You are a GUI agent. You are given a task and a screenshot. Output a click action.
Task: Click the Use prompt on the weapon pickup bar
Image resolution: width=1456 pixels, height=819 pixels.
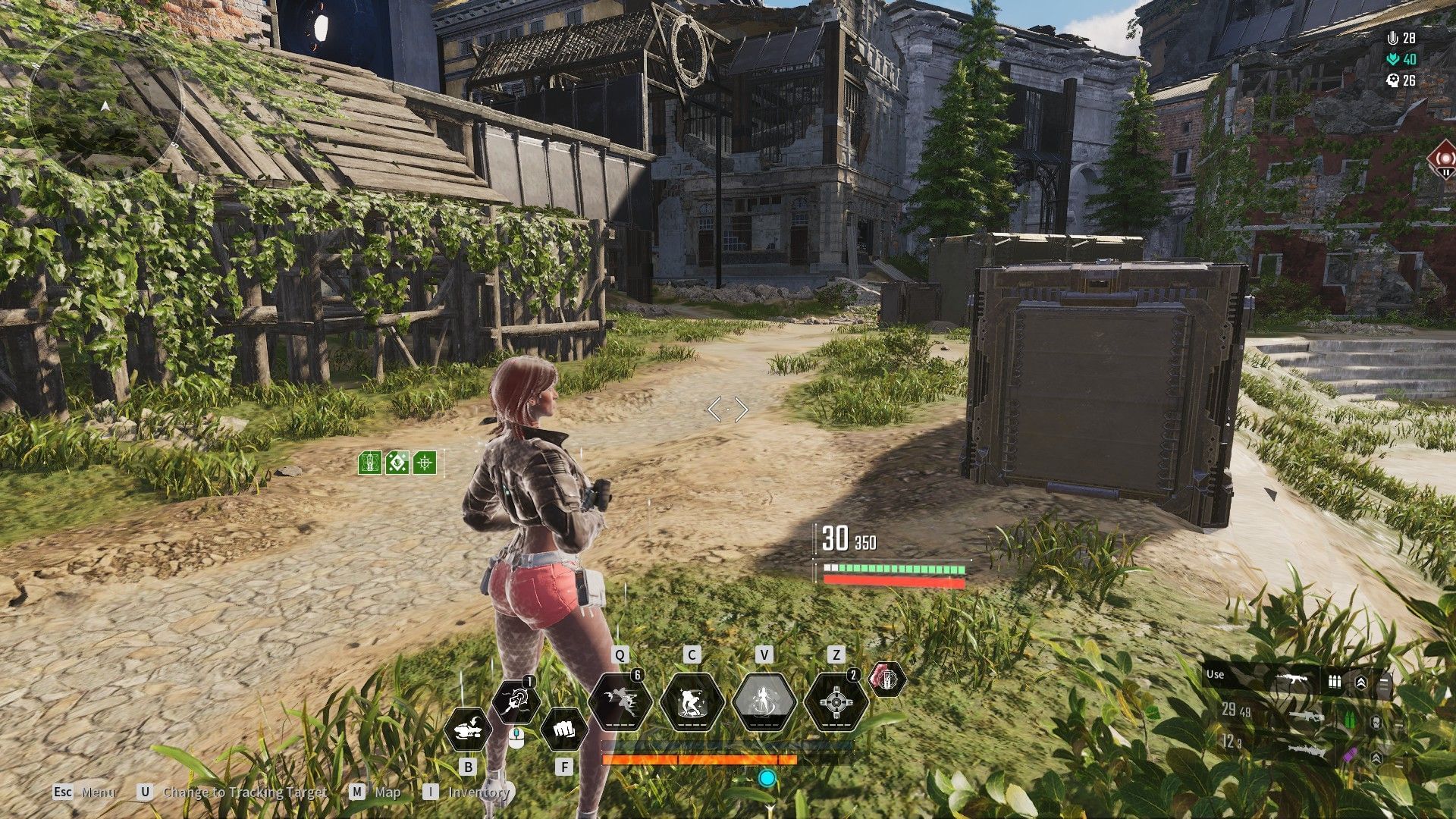click(x=1214, y=674)
